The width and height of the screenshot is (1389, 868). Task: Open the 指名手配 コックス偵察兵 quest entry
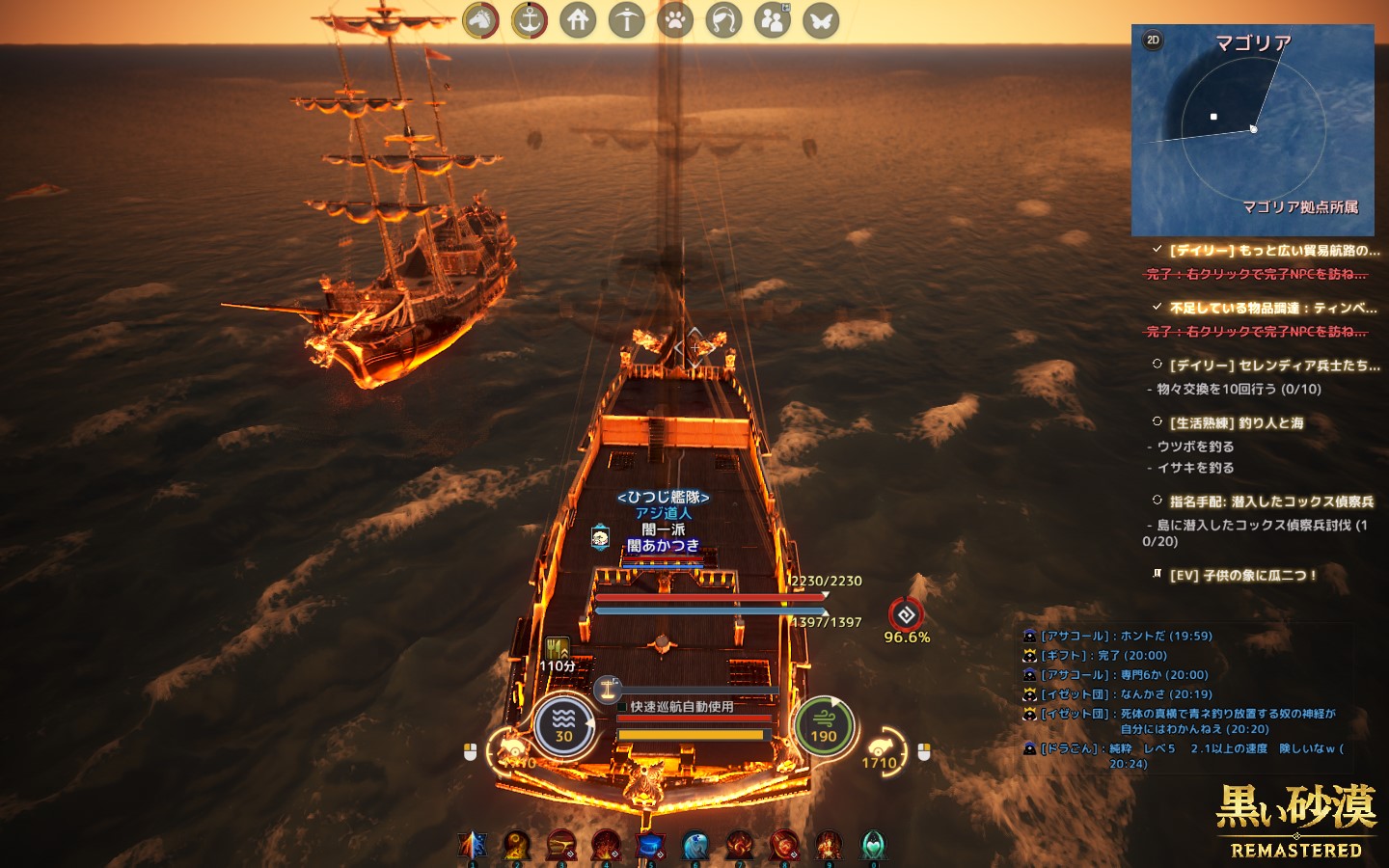(1270, 502)
